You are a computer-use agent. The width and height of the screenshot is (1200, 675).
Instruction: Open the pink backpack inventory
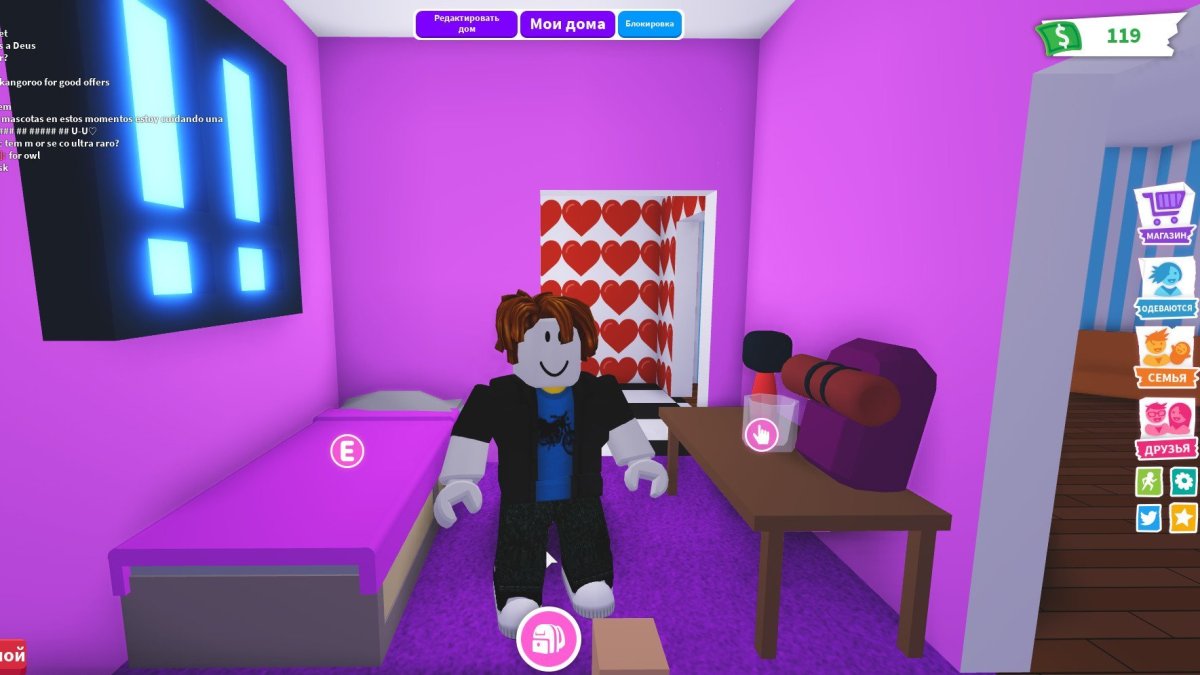[x=548, y=639]
